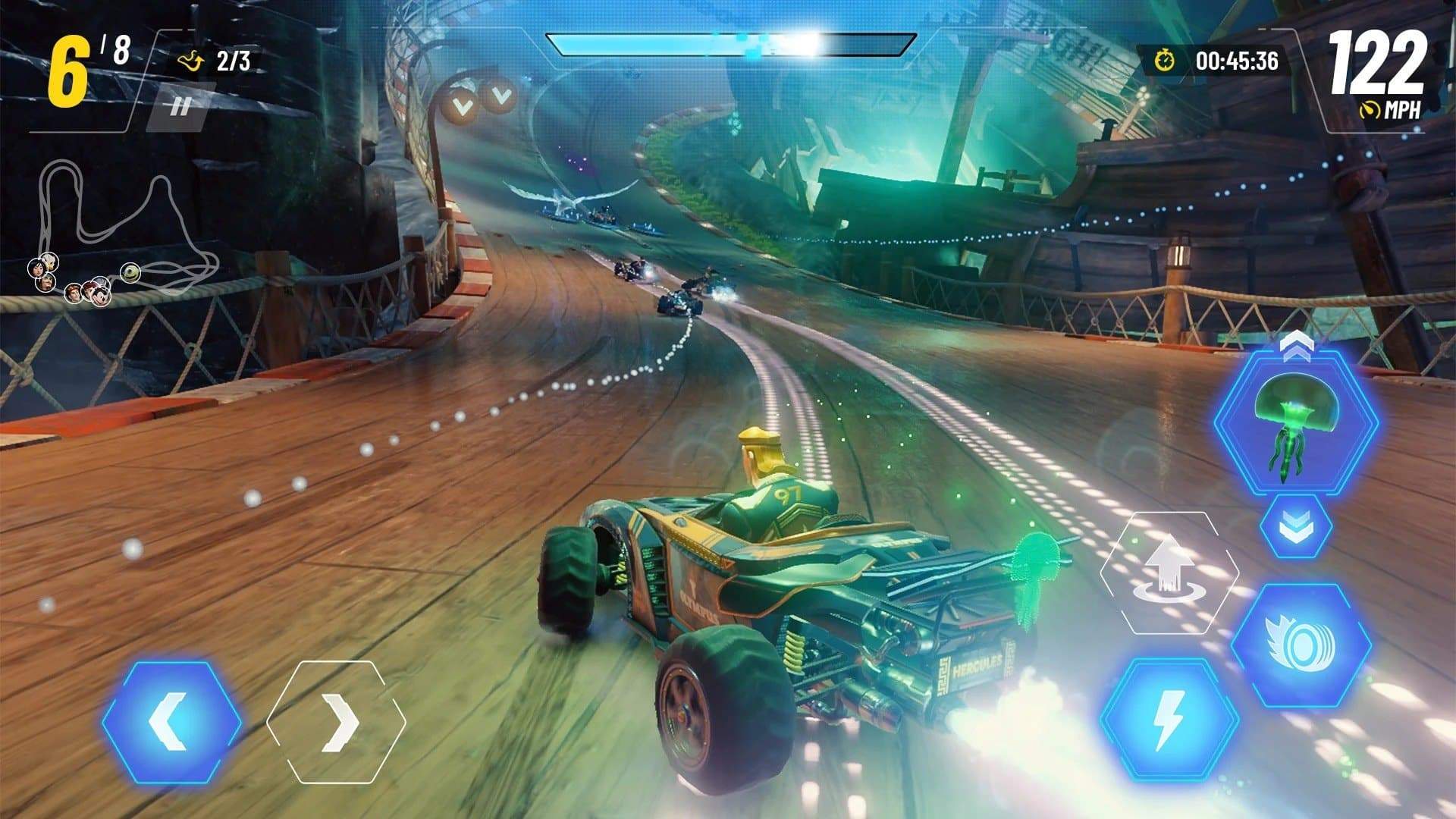The width and height of the screenshot is (1456, 819).
Task: Pause the race using the pause icon
Action: pyautogui.click(x=182, y=106)
